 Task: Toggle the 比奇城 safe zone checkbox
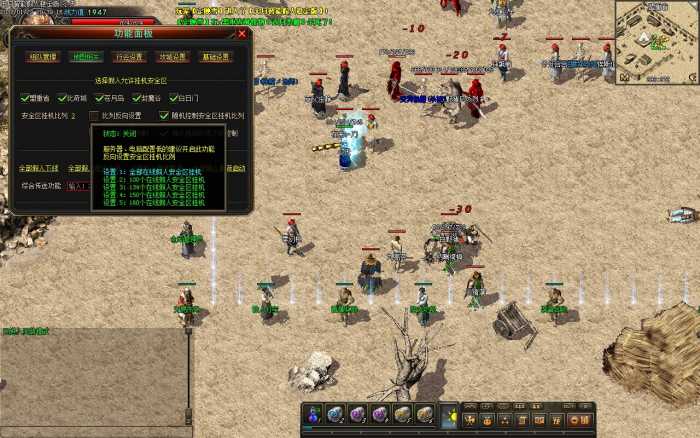tap(60, 98)
